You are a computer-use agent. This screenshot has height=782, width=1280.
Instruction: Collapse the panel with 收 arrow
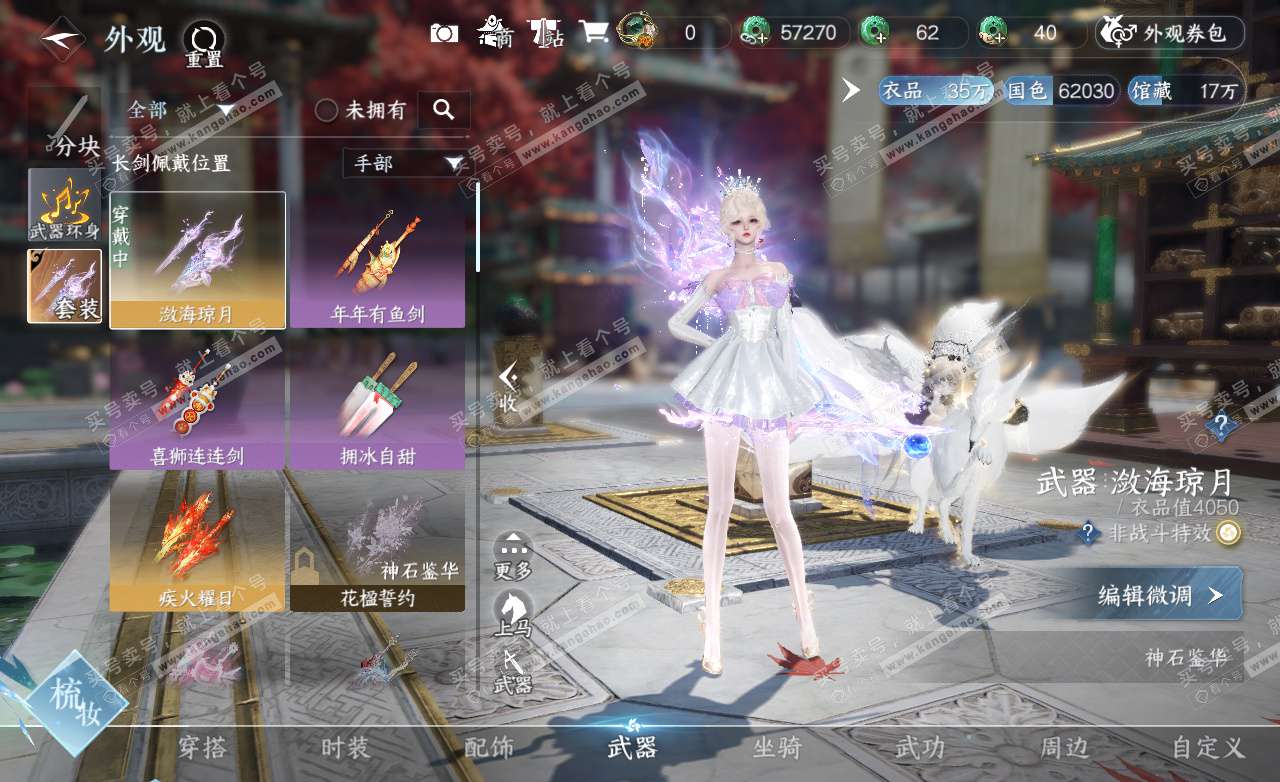click(508, 388)
